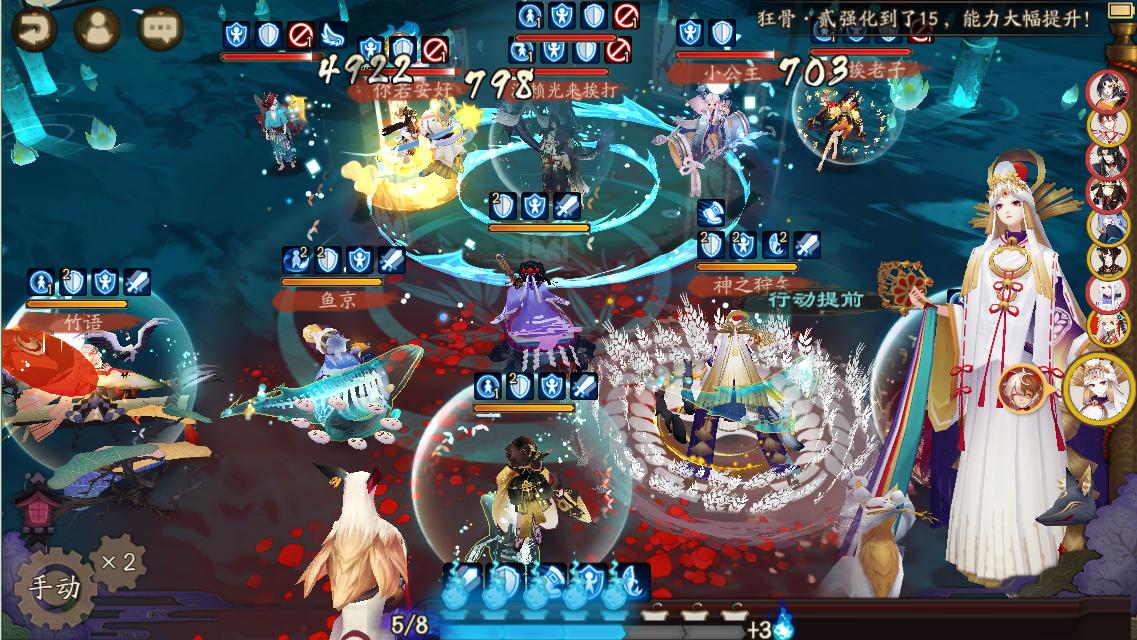Select the topmost turn-order portrait
This screenshot has height=640, width=1137.
1107,90
